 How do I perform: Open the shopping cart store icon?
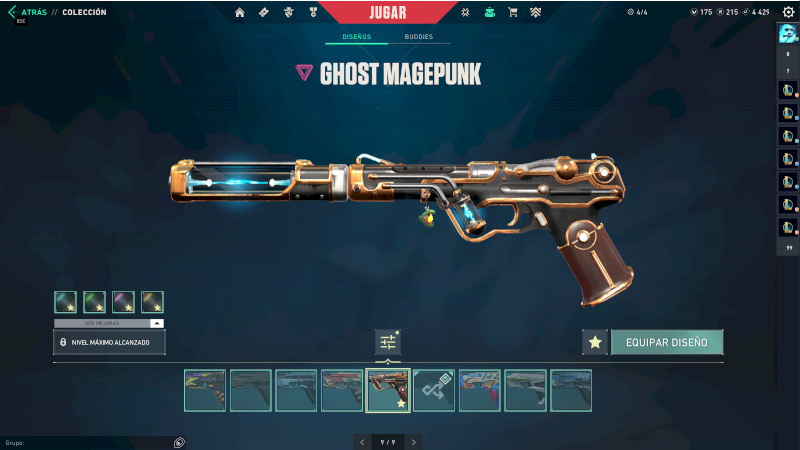[x=513, y=12]
